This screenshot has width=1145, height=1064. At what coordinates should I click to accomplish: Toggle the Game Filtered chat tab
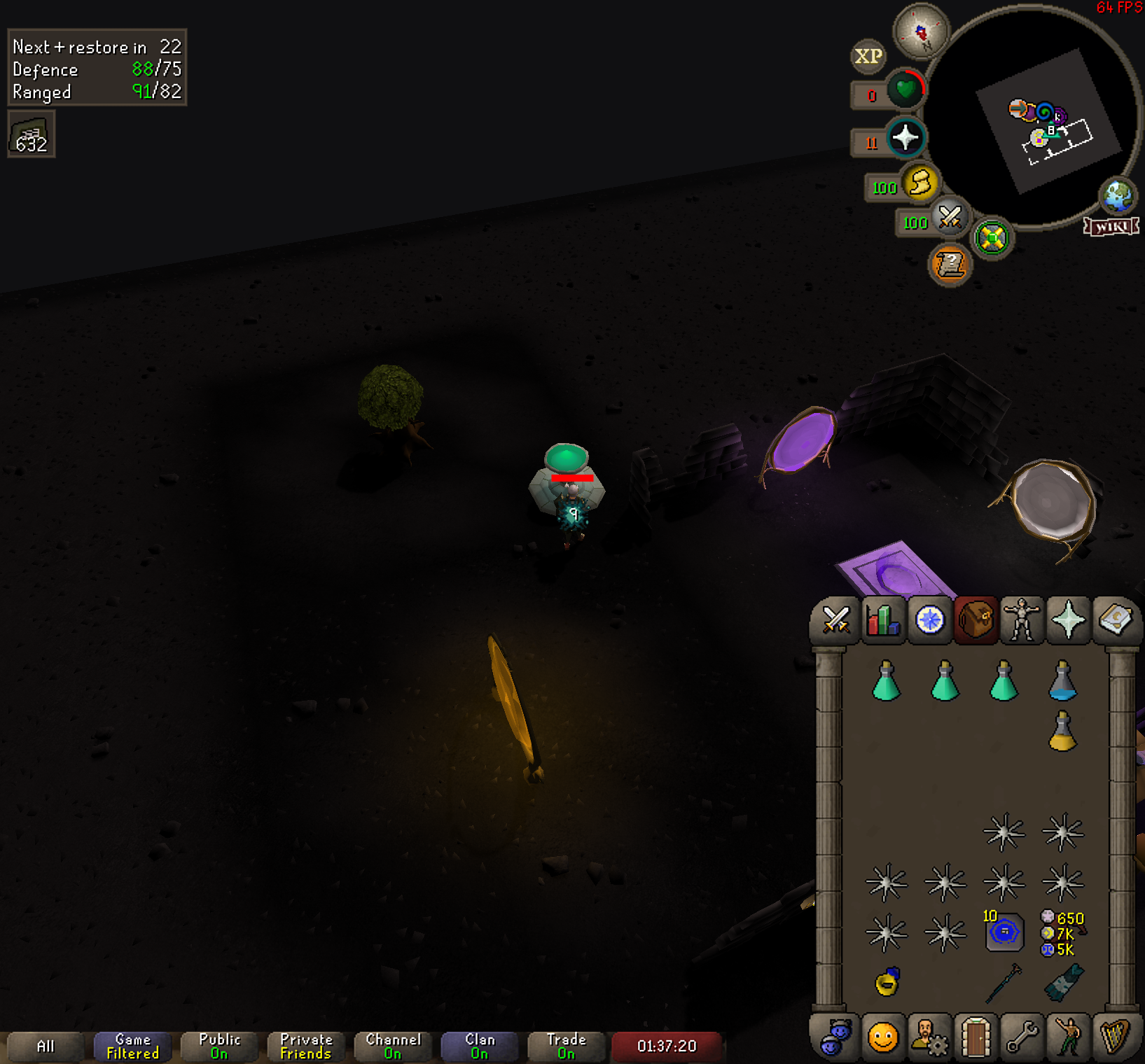click(132, 1046)
